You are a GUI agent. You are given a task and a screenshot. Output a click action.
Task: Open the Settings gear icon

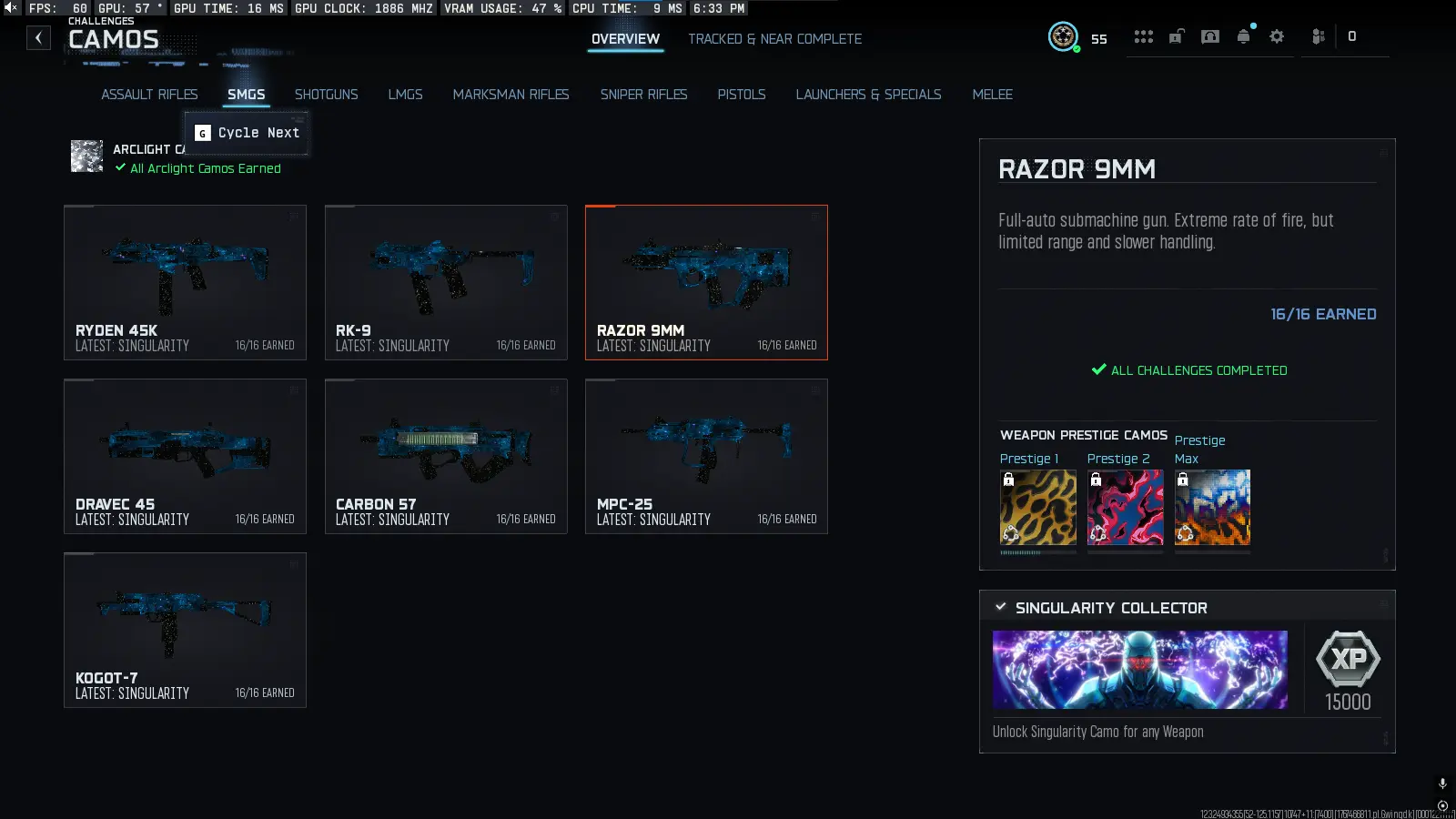pos(1277,36)
